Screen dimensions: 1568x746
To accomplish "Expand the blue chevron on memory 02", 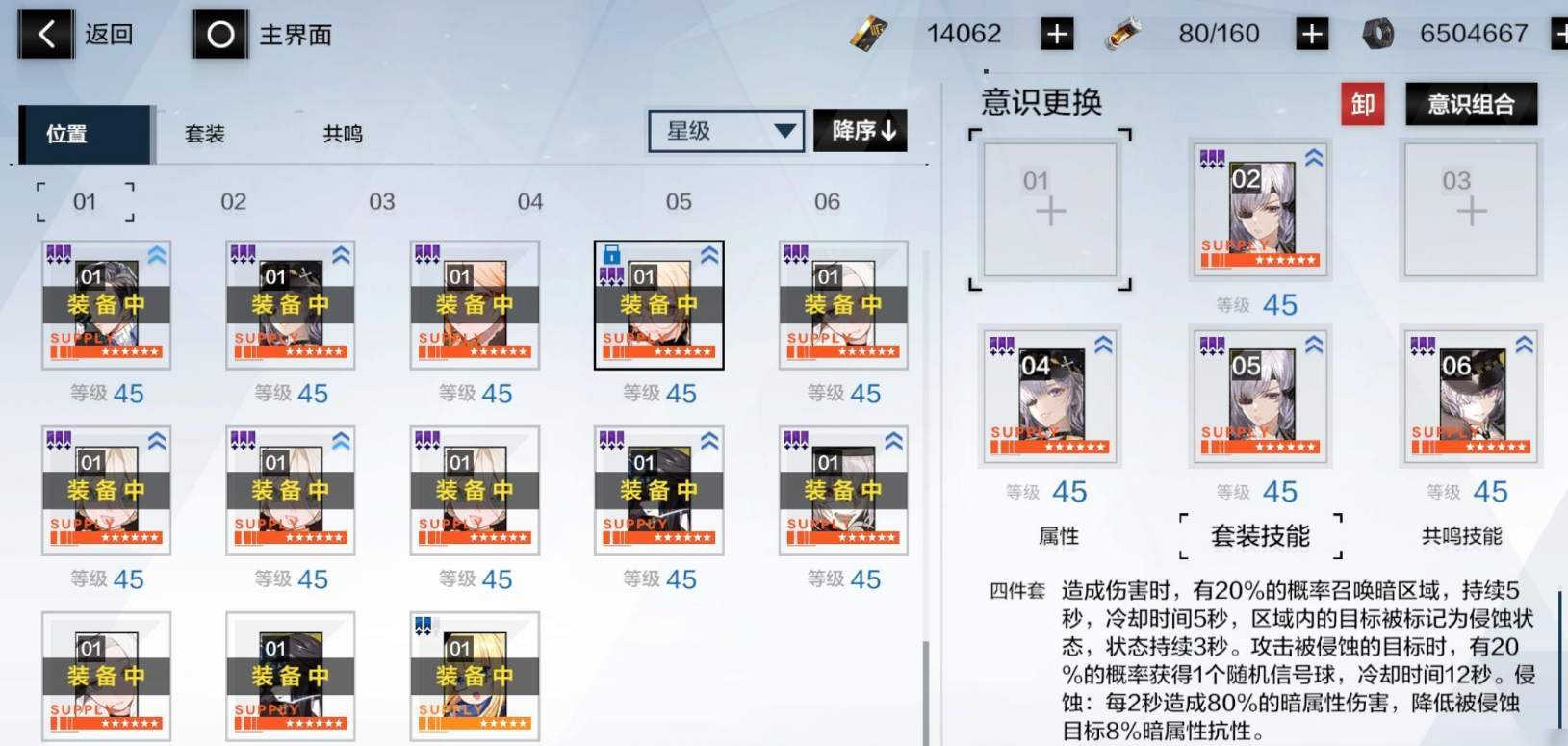I will point(1314,158).
